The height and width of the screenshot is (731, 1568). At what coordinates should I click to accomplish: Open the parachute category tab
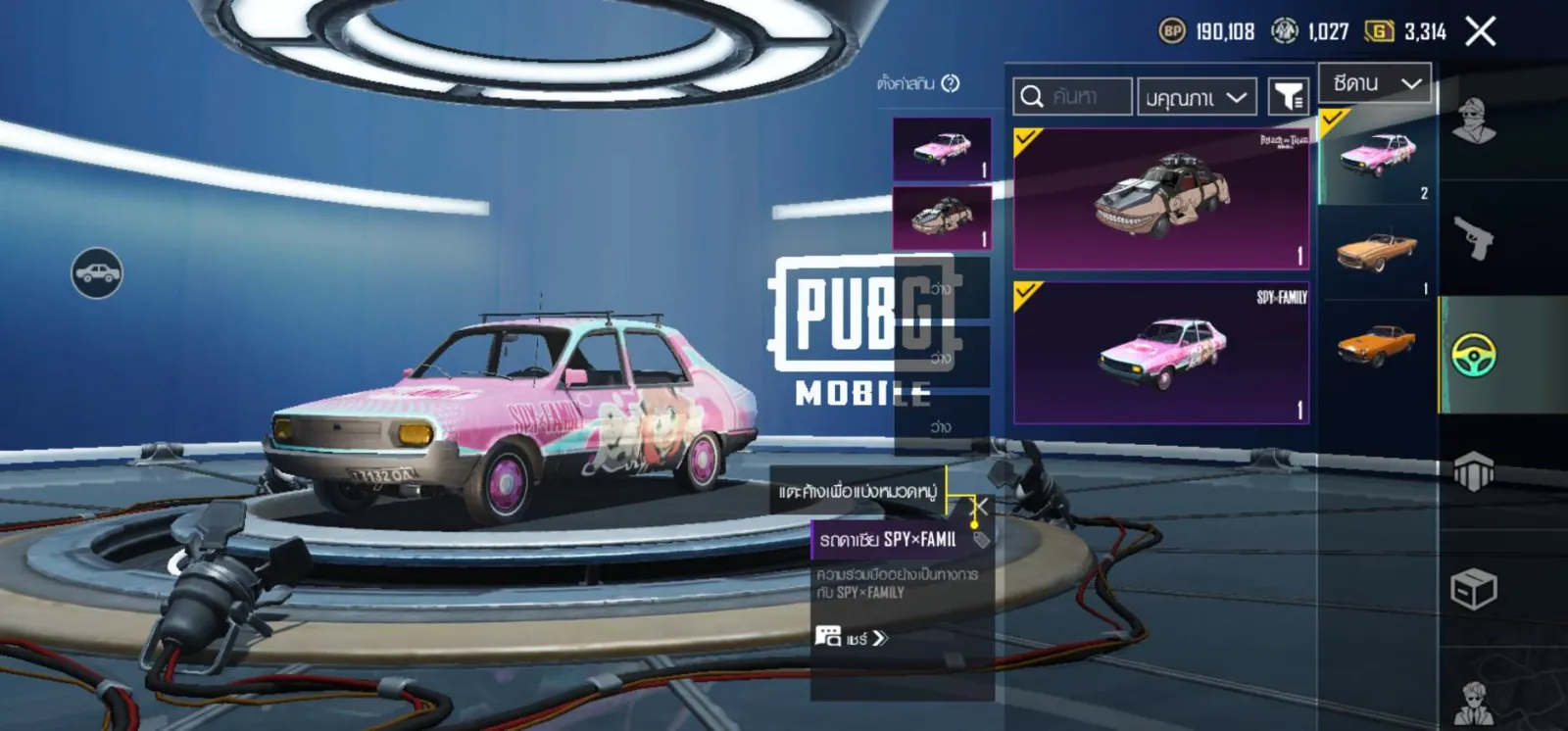tap(1473, 471)
